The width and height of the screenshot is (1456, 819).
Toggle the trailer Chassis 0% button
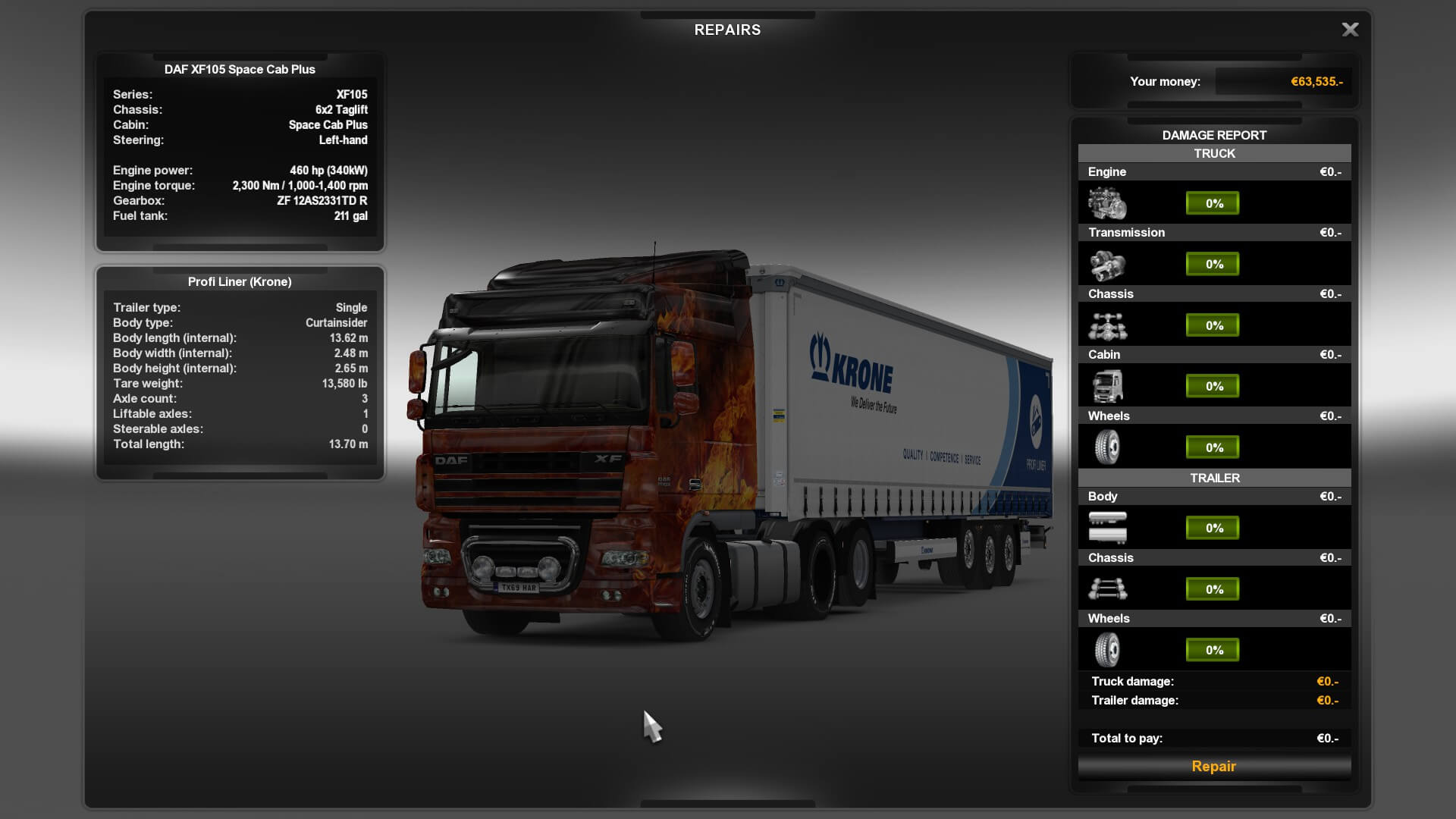pos(1213,589)
